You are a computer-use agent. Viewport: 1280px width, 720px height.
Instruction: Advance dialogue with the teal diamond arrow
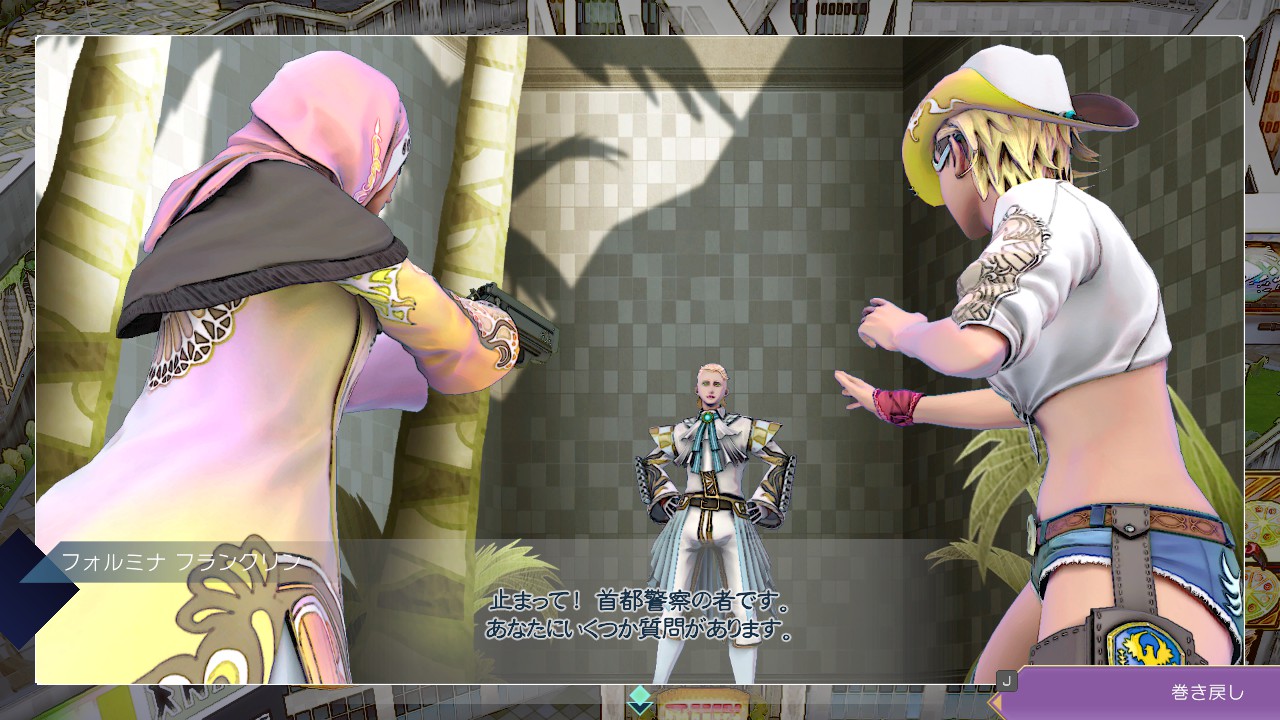[x=640, y=699]
